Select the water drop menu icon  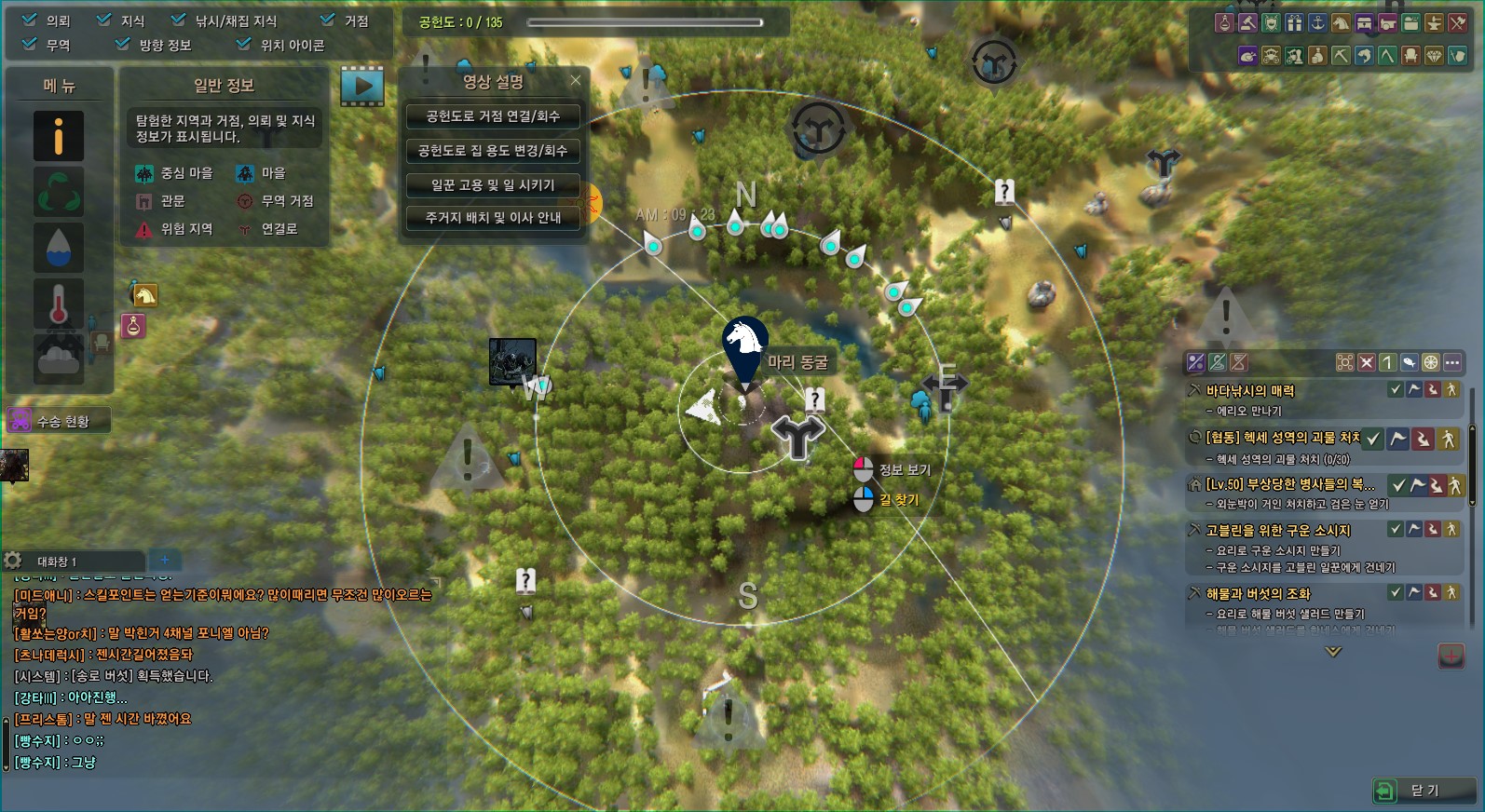point(59,248)
